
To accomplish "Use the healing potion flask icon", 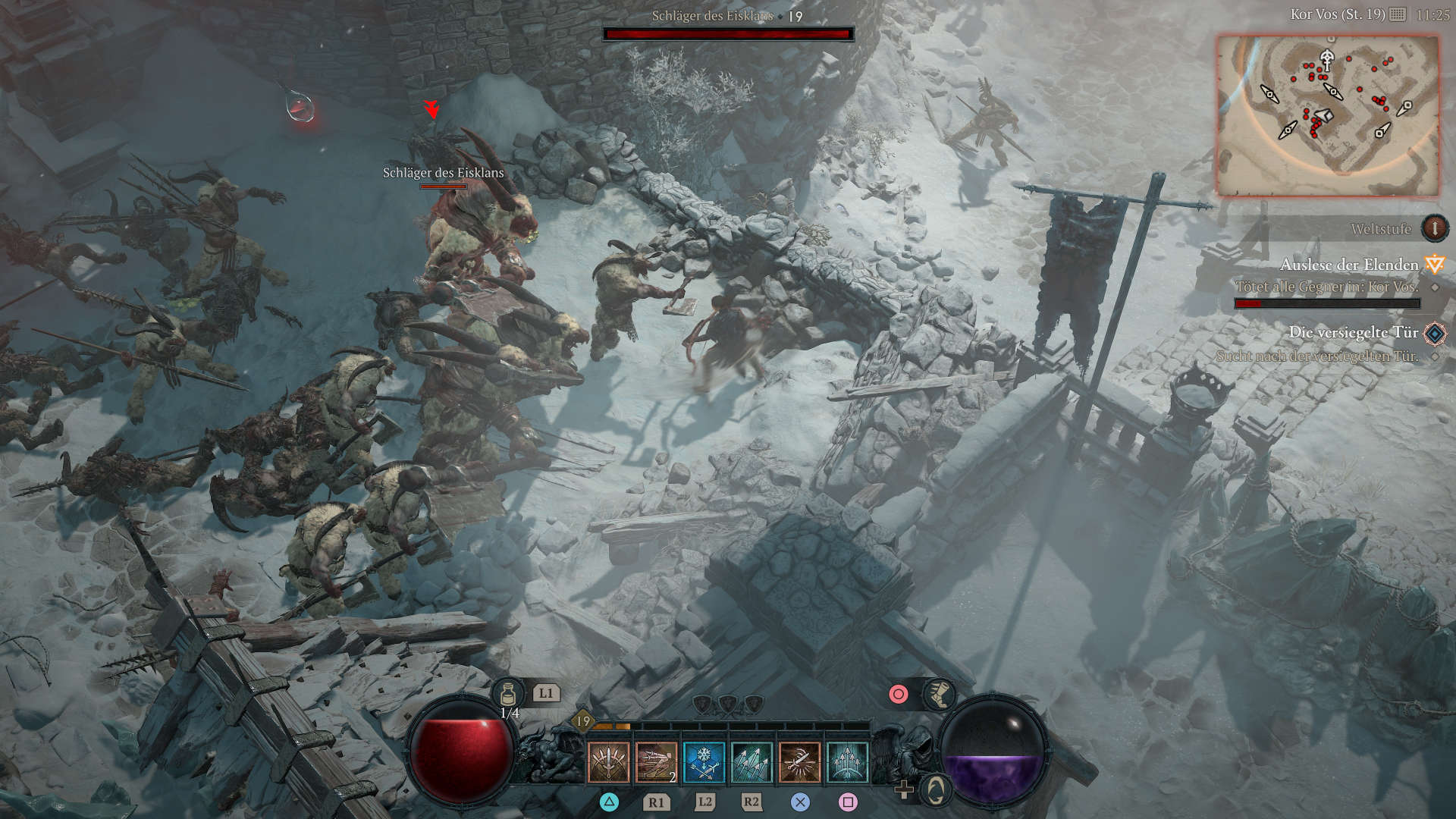I will click(508, 693).
